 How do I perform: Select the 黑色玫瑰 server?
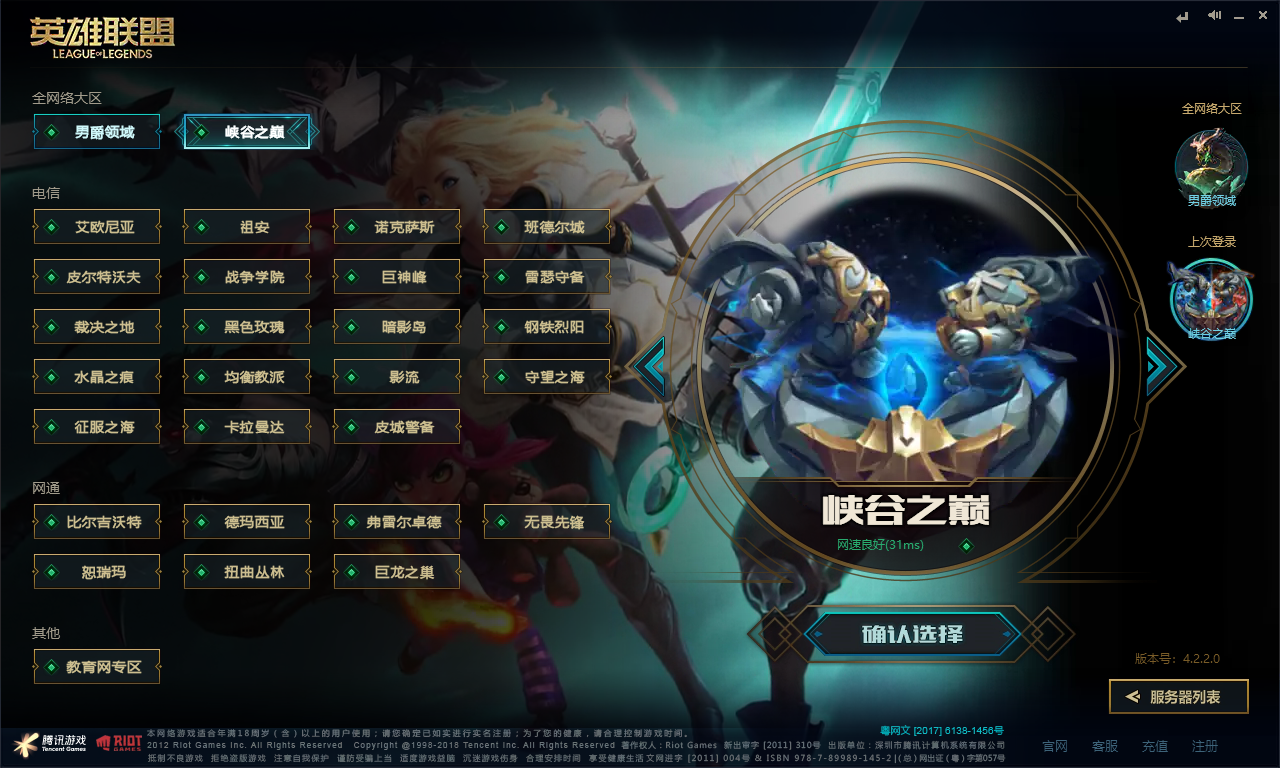coord(247,326)
